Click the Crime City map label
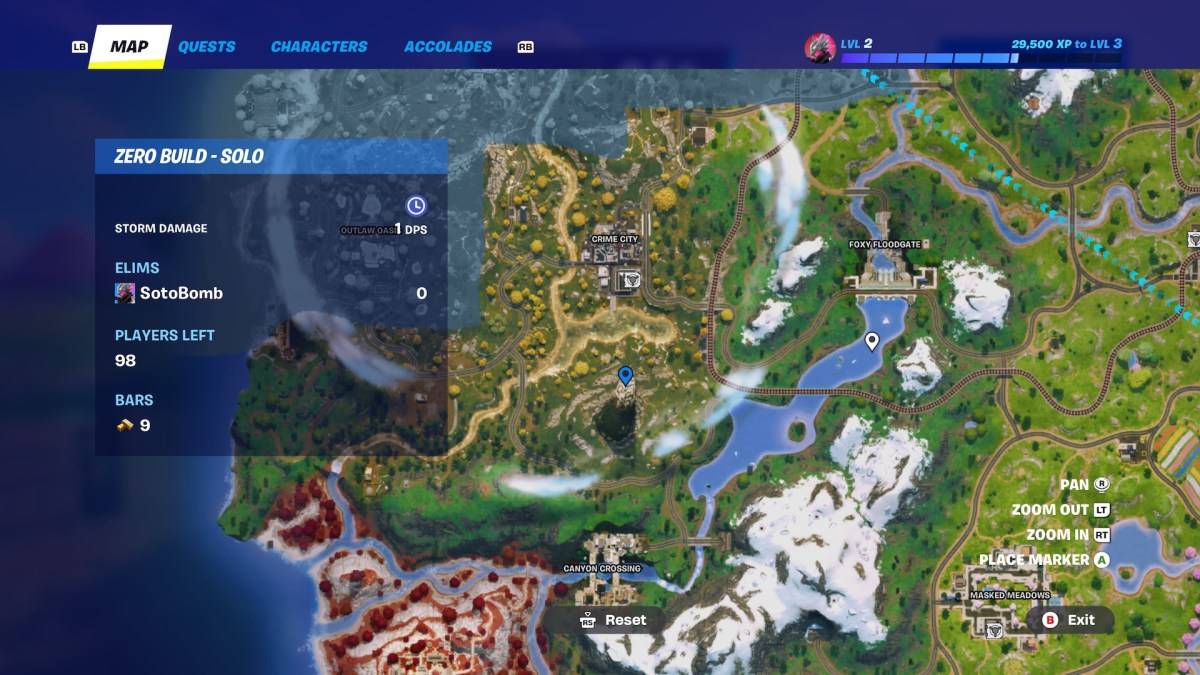The height and width of the screenshot is (675, 1200). click(x=614, y=240)
